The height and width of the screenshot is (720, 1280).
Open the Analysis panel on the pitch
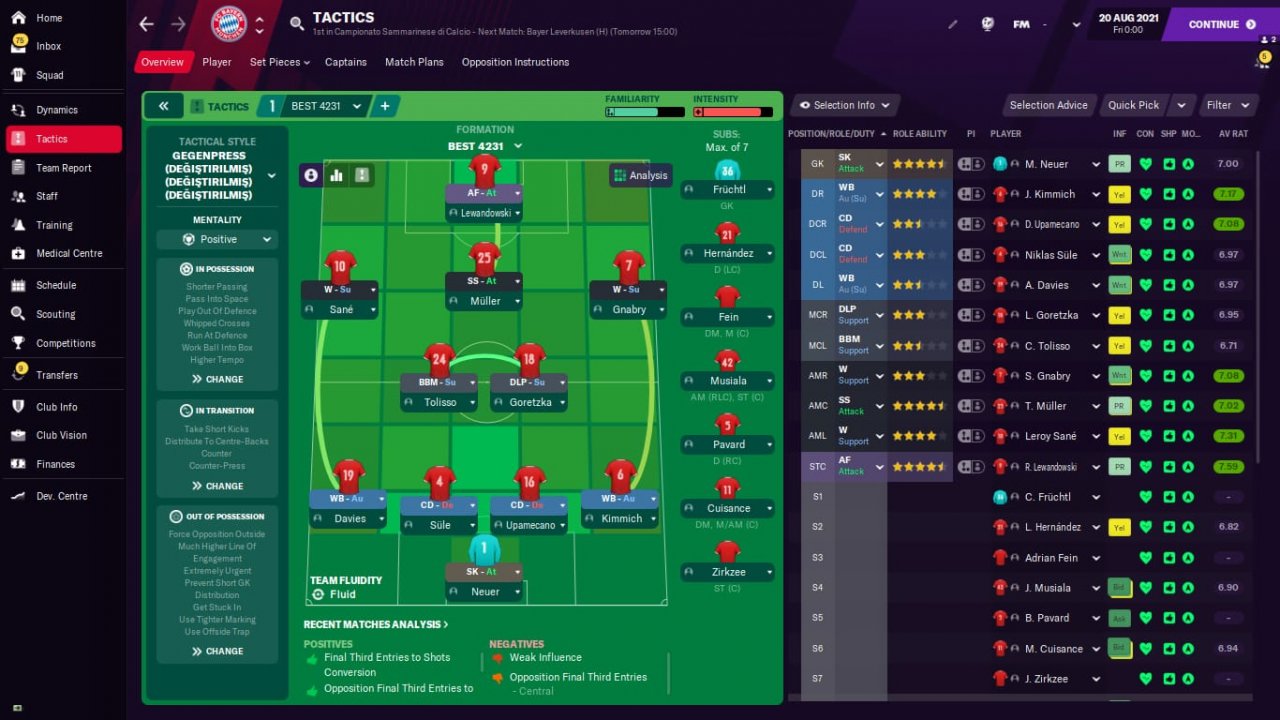click(x=640, y=175)
